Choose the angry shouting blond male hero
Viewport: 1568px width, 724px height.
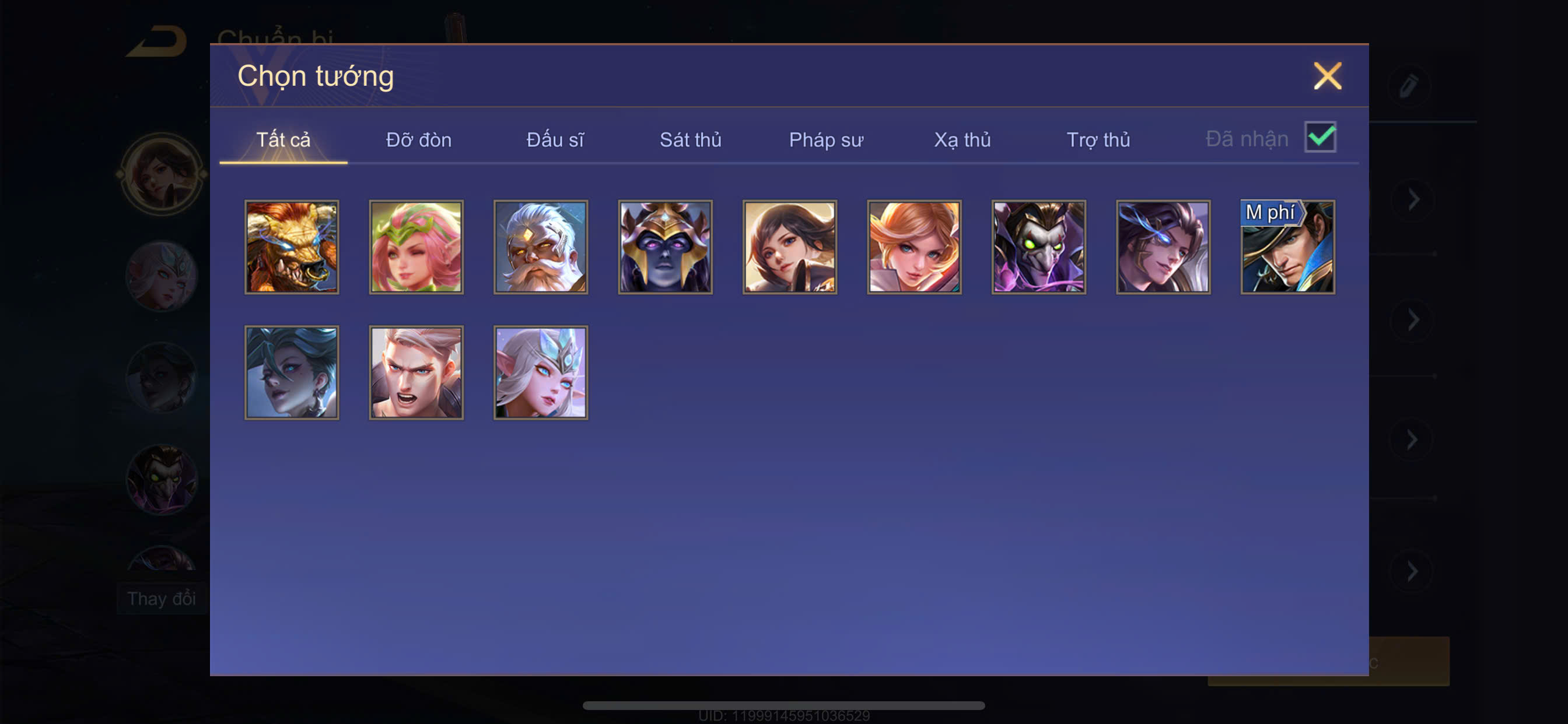[416, 372]
